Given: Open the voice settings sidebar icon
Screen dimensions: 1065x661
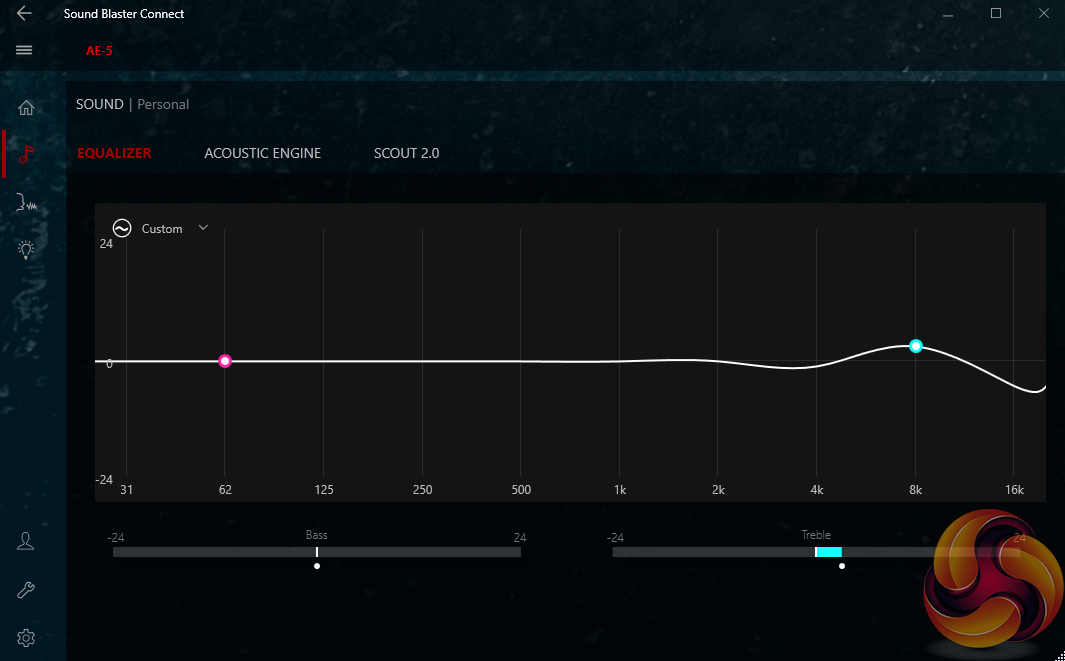Looking at the screenshot, I should point(26,204).
